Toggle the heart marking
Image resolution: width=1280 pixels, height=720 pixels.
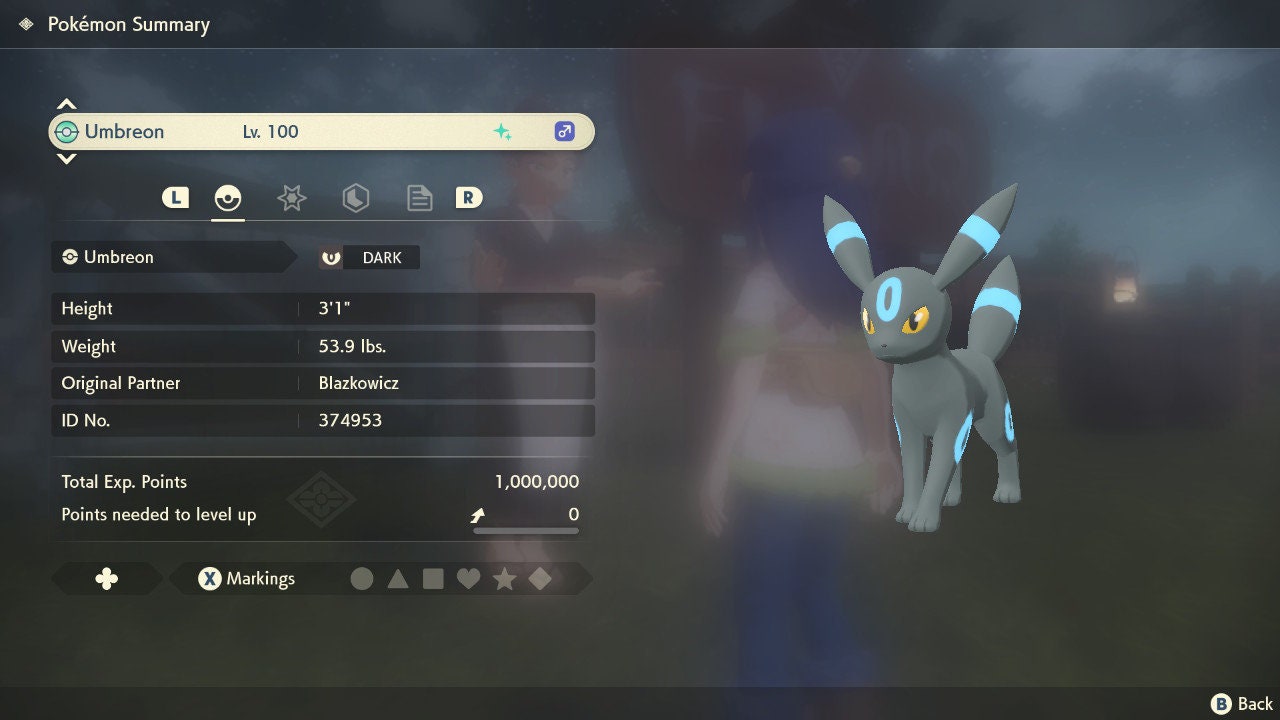468,579
